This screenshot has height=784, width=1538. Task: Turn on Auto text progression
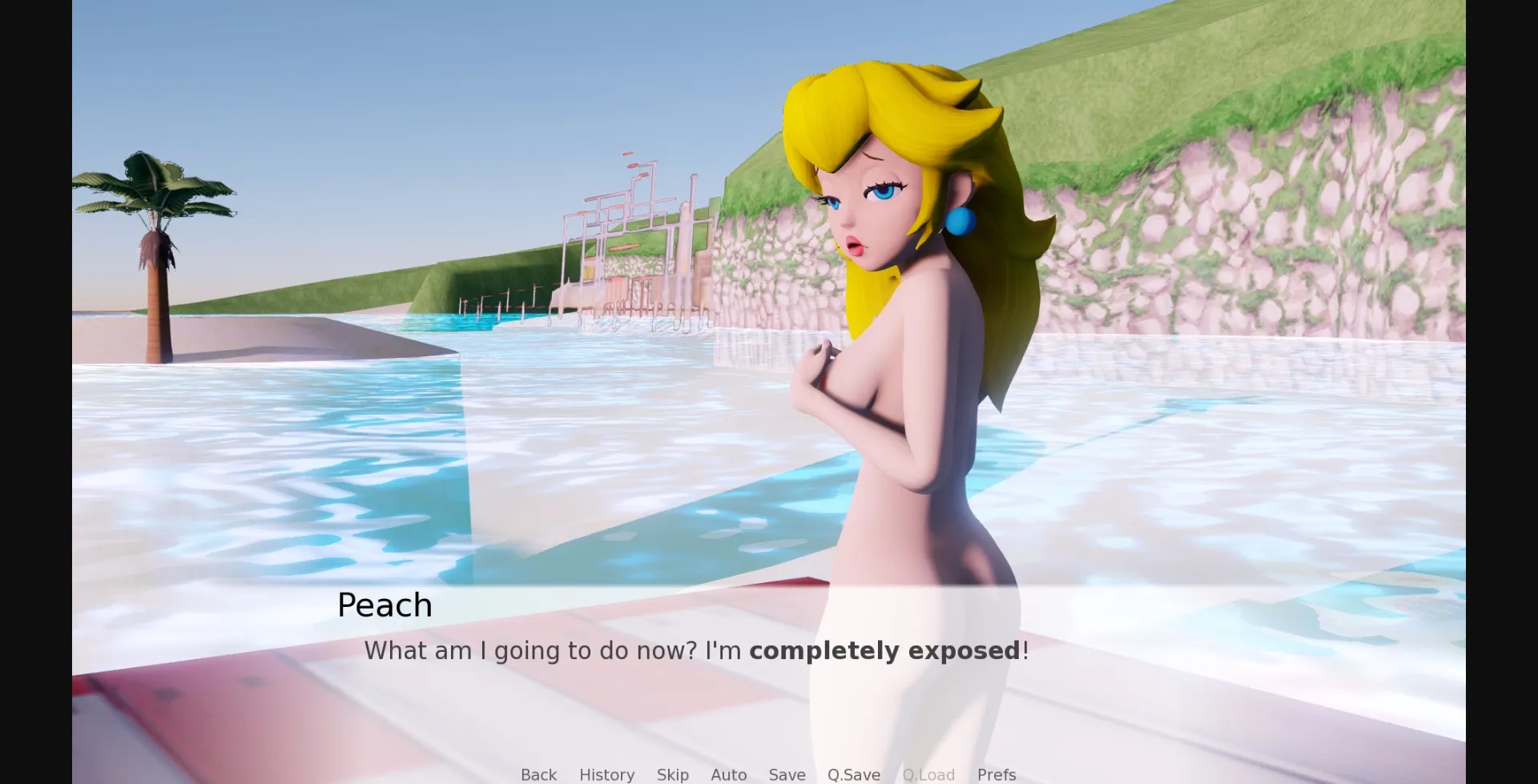coord(727,774)
